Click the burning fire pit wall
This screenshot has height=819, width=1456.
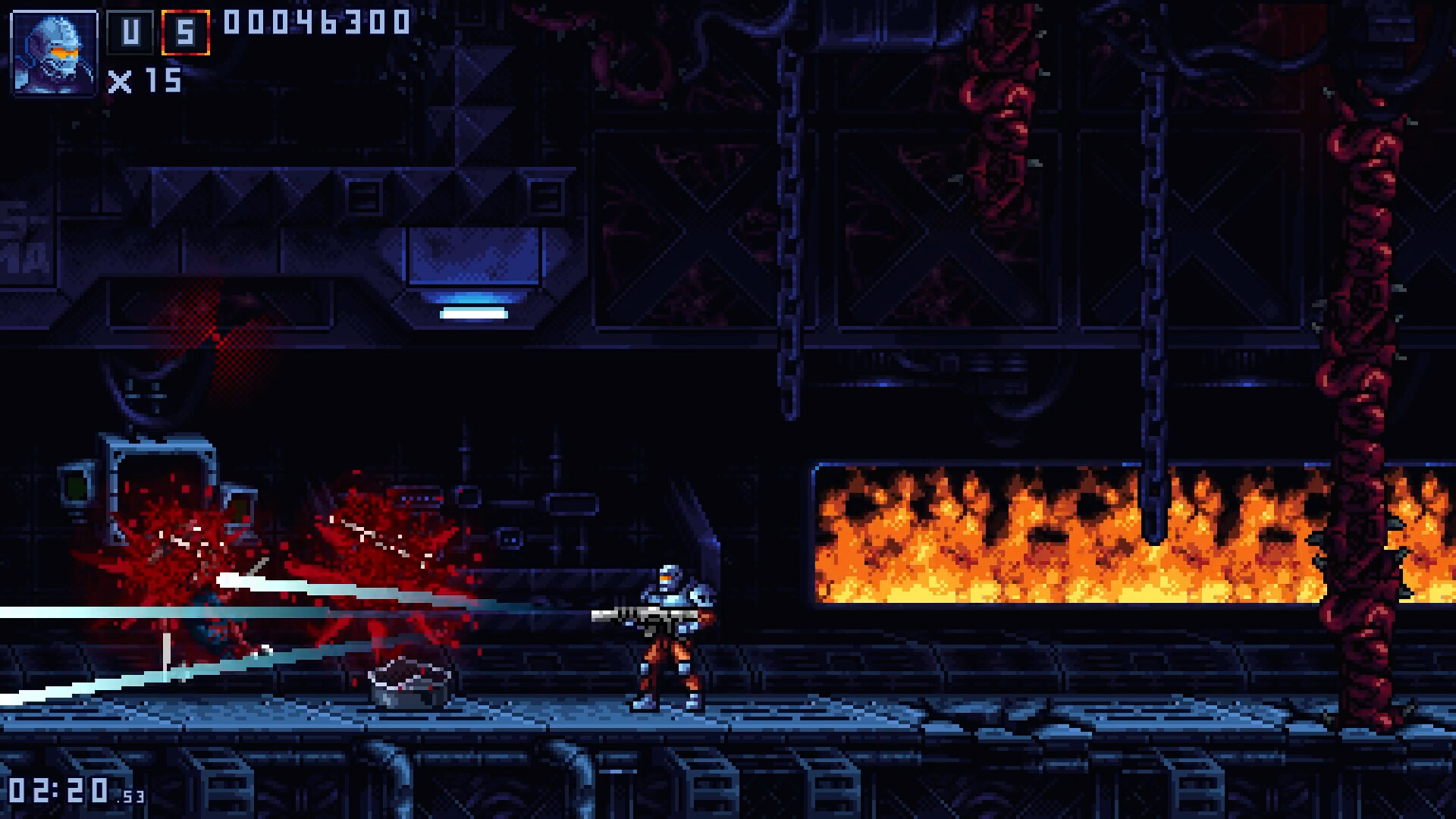click(1062, 531)
